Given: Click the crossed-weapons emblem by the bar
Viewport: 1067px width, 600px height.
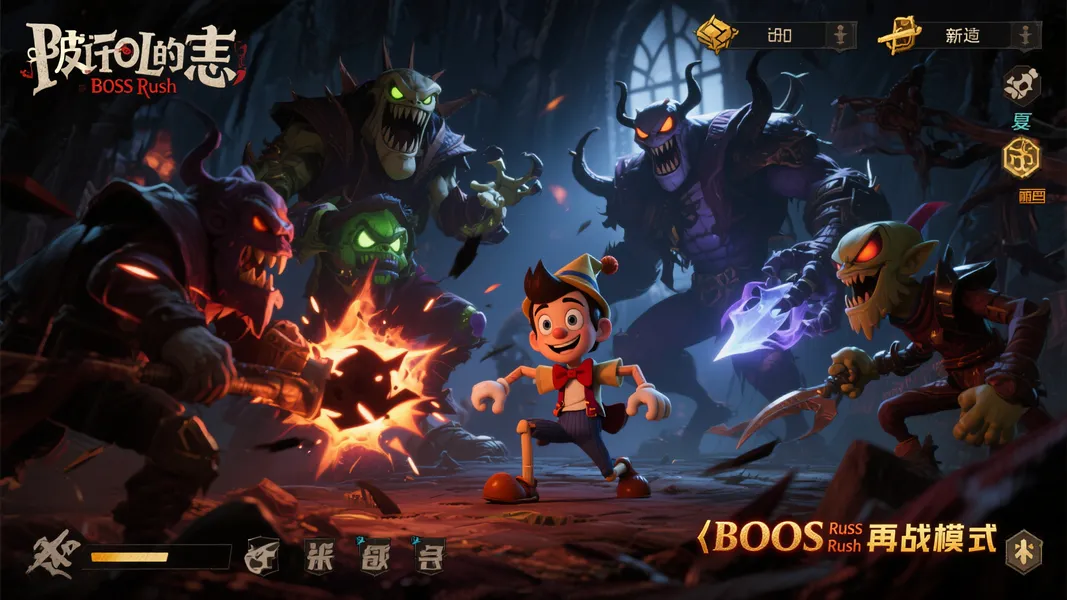Looking at the screenshot, I should tap(50, 556).
